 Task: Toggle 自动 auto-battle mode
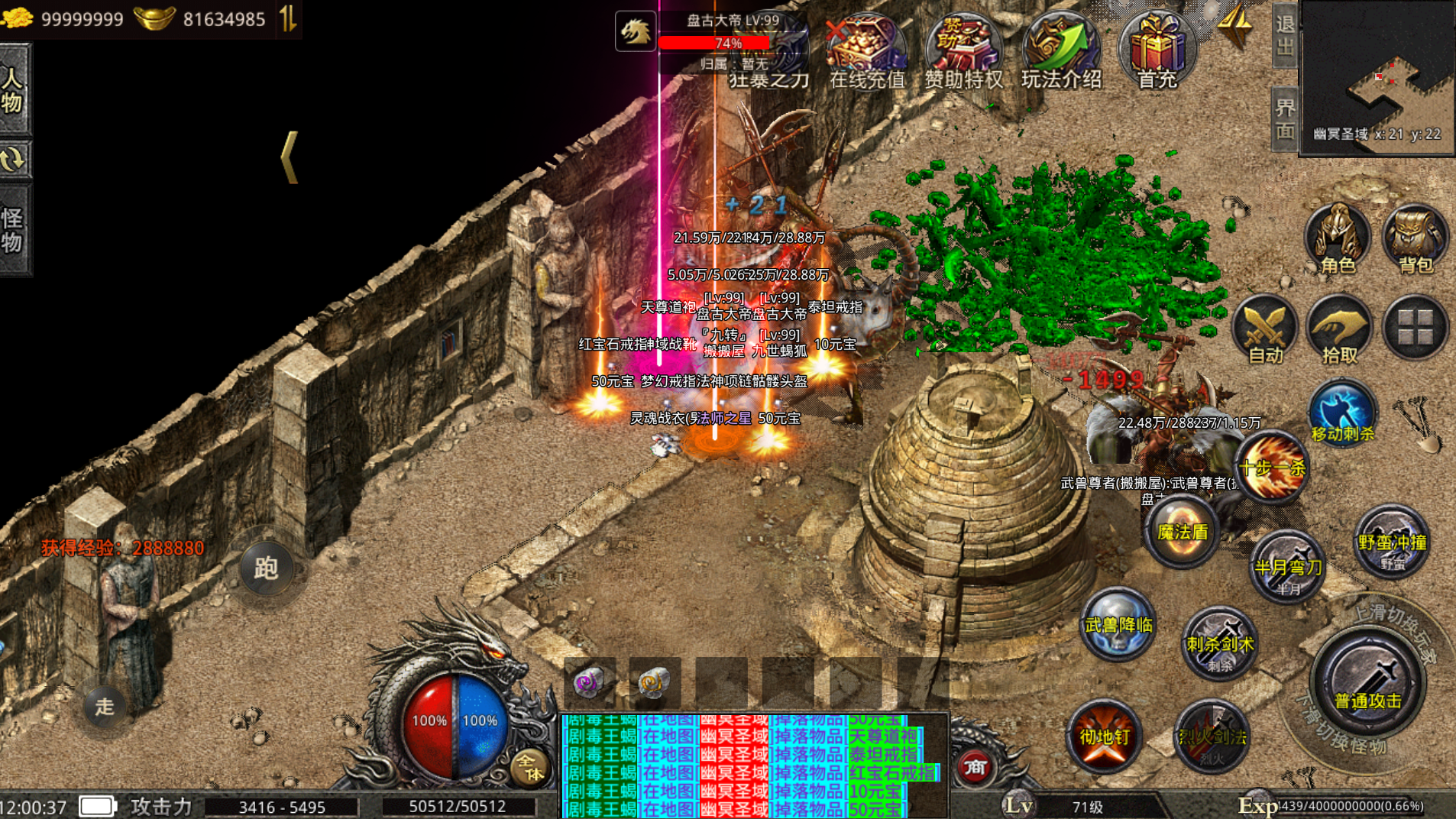tap(1265, 330)
